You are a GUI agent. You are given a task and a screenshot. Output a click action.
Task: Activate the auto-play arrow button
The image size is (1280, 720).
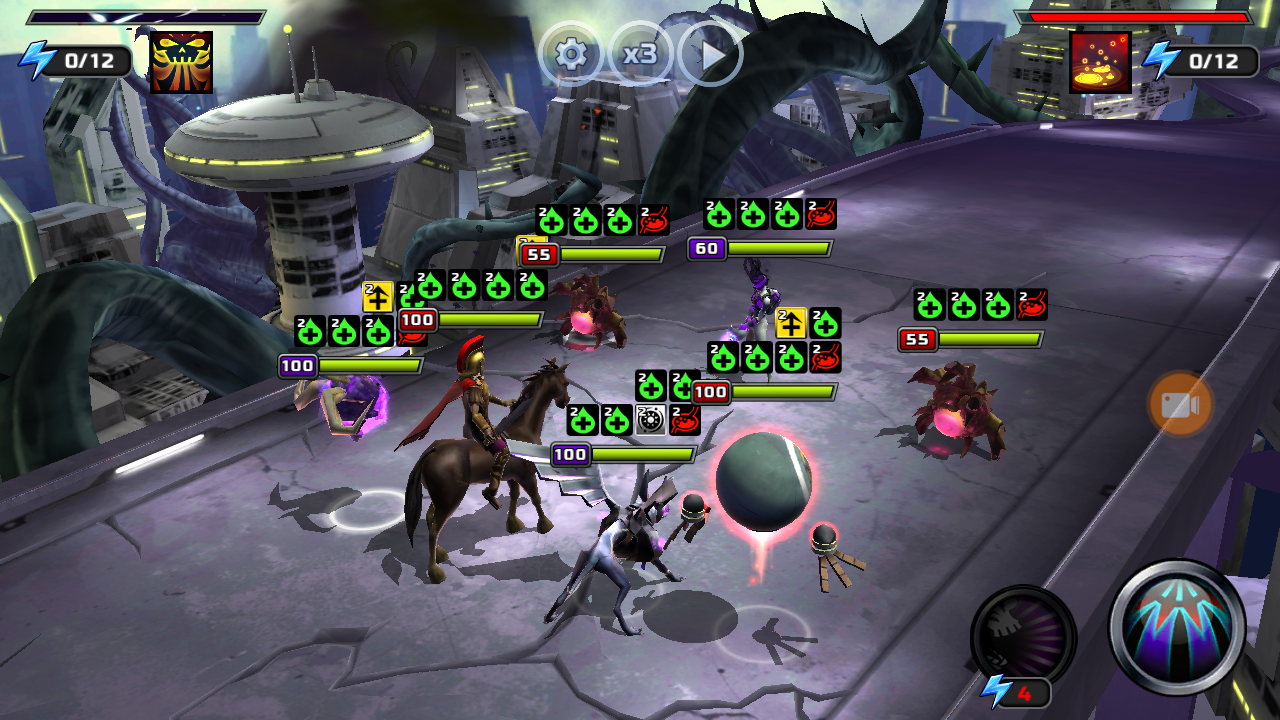[x=711, y=54]
